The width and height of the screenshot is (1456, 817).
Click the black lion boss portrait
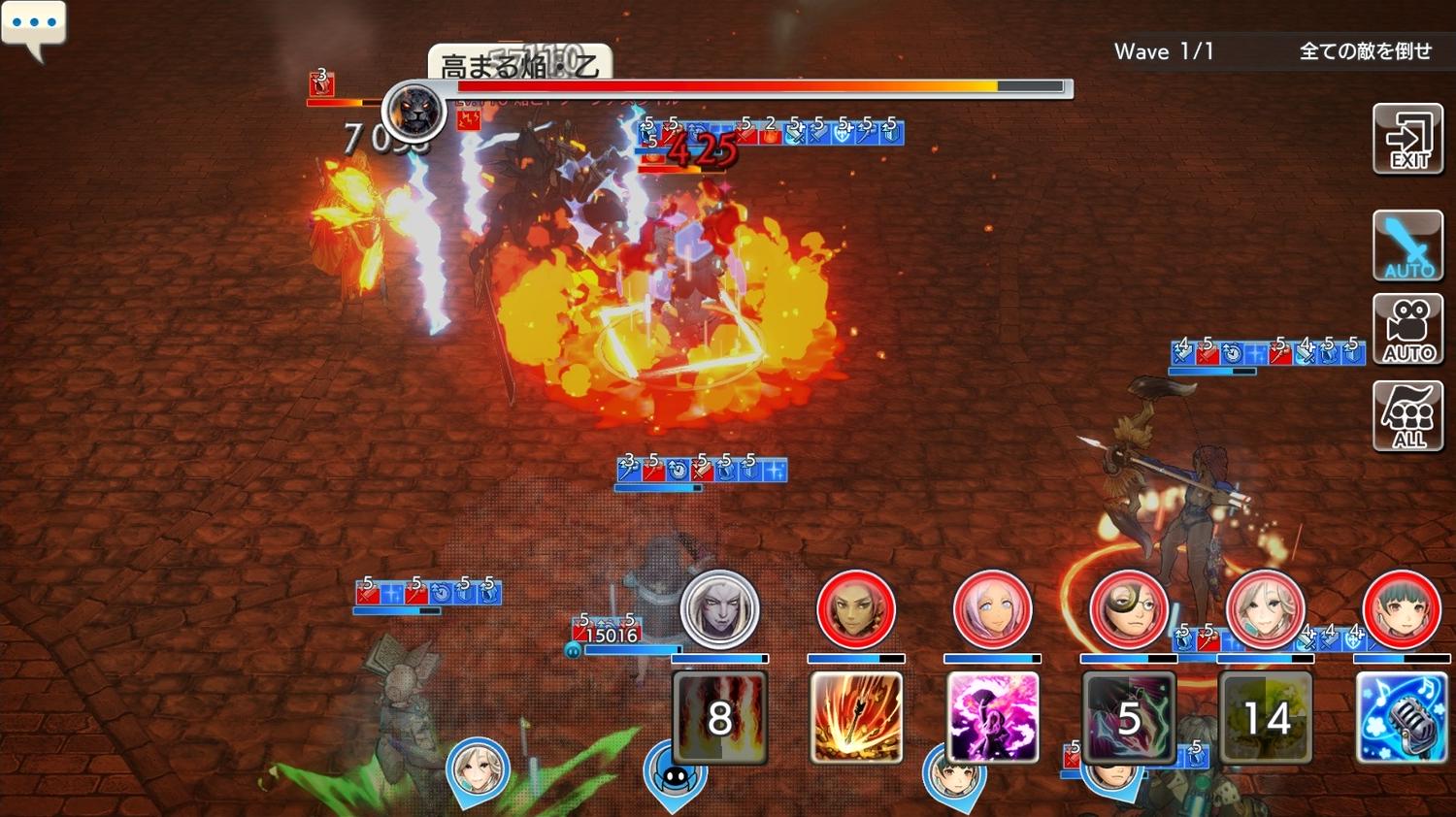[x=414, y=111]
